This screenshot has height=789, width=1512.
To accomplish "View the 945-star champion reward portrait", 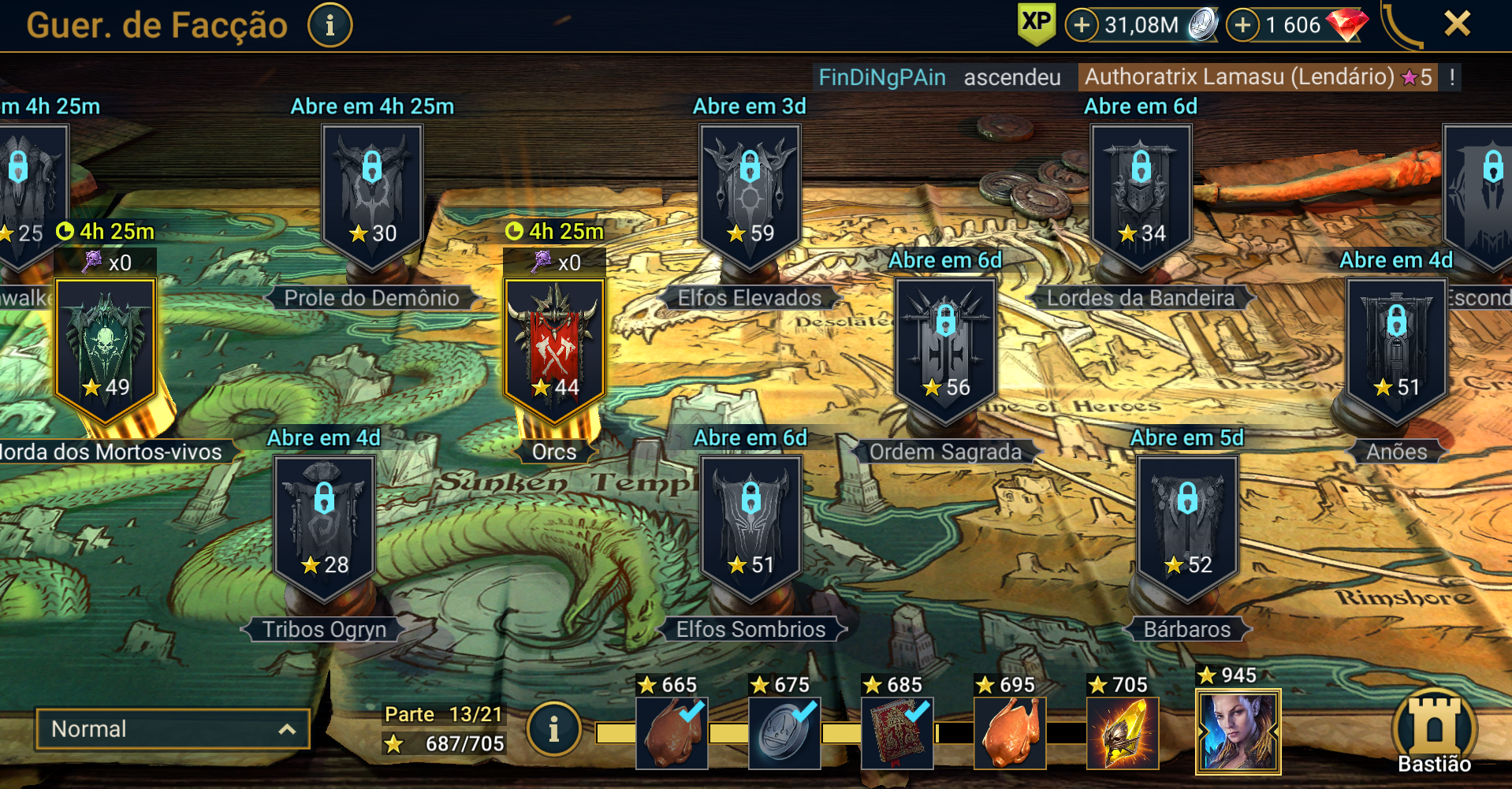I will tap(1238, 731).
